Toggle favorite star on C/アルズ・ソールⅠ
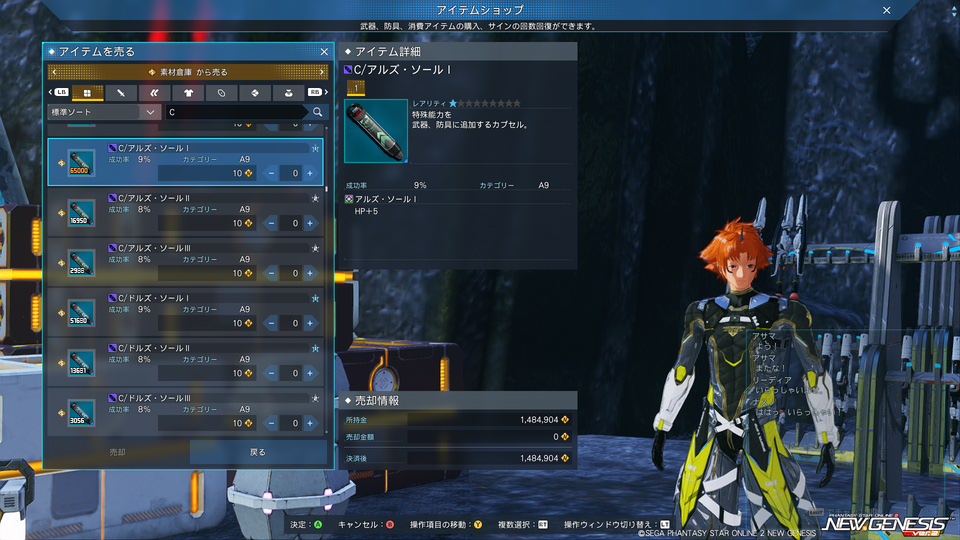The height and width of the screenshot is (540, 960). click(315, 147)
